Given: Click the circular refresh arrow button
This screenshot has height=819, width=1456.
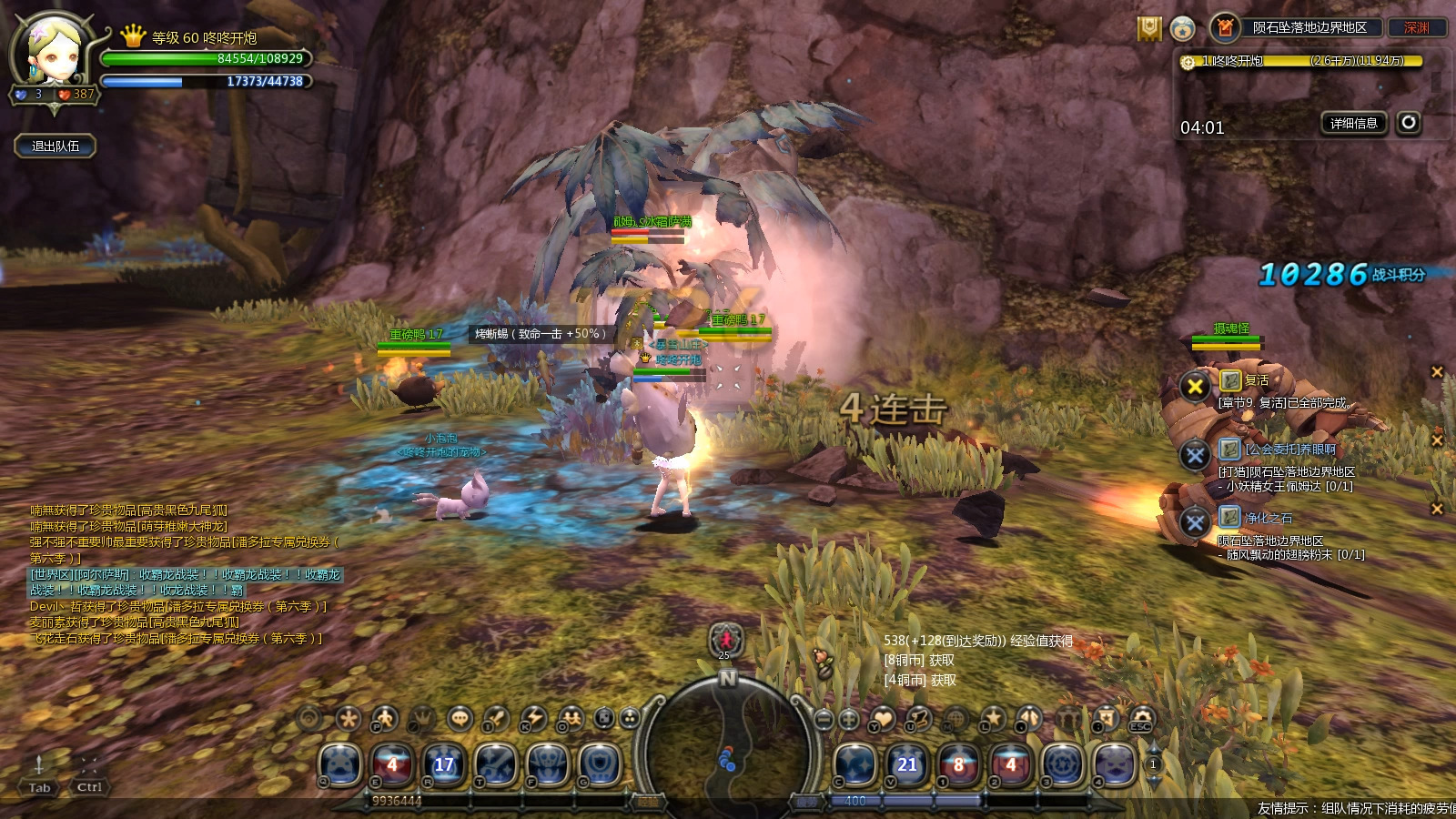Looking at the screenshot, I should pos(1409,122).
